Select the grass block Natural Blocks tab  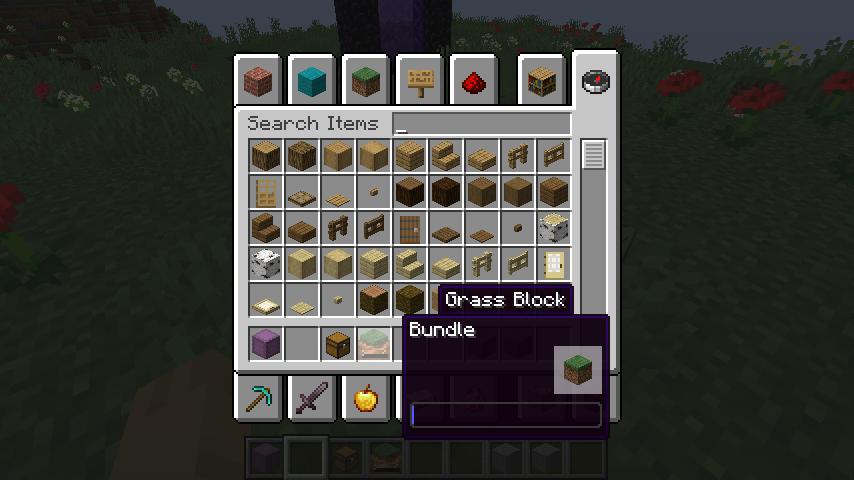366,82
